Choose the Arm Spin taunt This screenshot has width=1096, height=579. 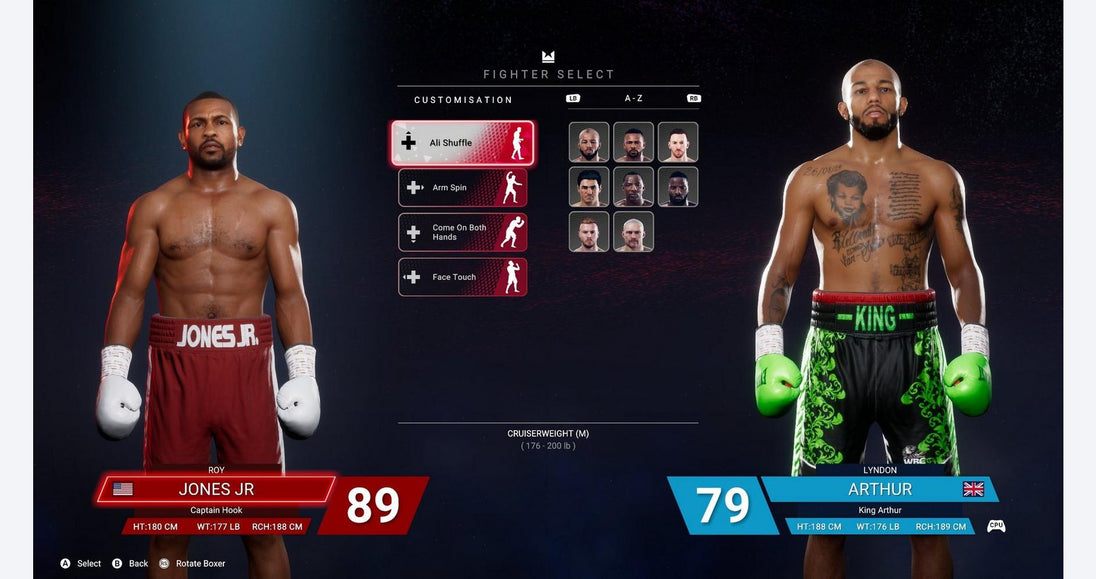[x=462, y=188]
